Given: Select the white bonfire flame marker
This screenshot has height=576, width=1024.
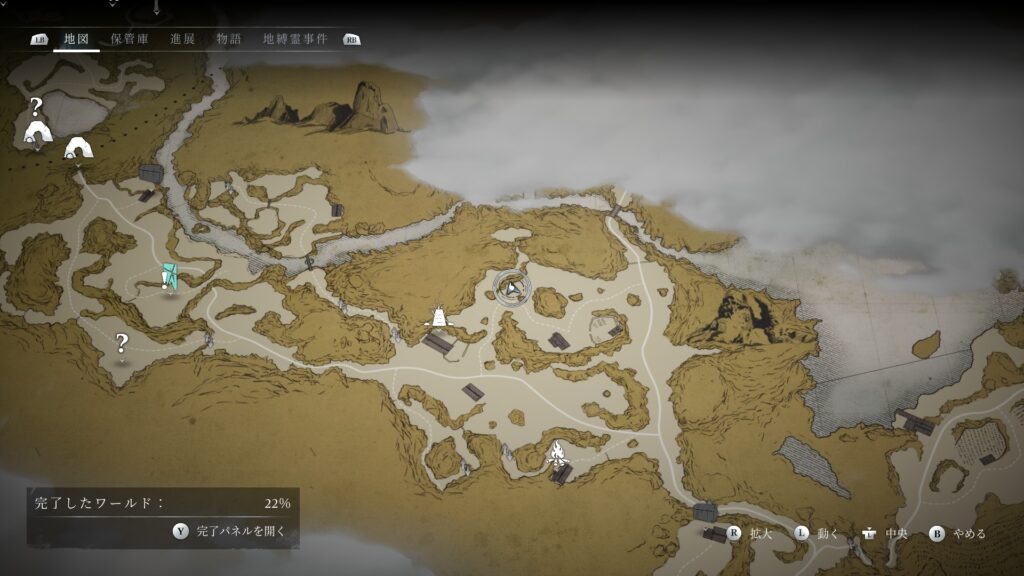Looking at the screenshot, I should [556, 453].
